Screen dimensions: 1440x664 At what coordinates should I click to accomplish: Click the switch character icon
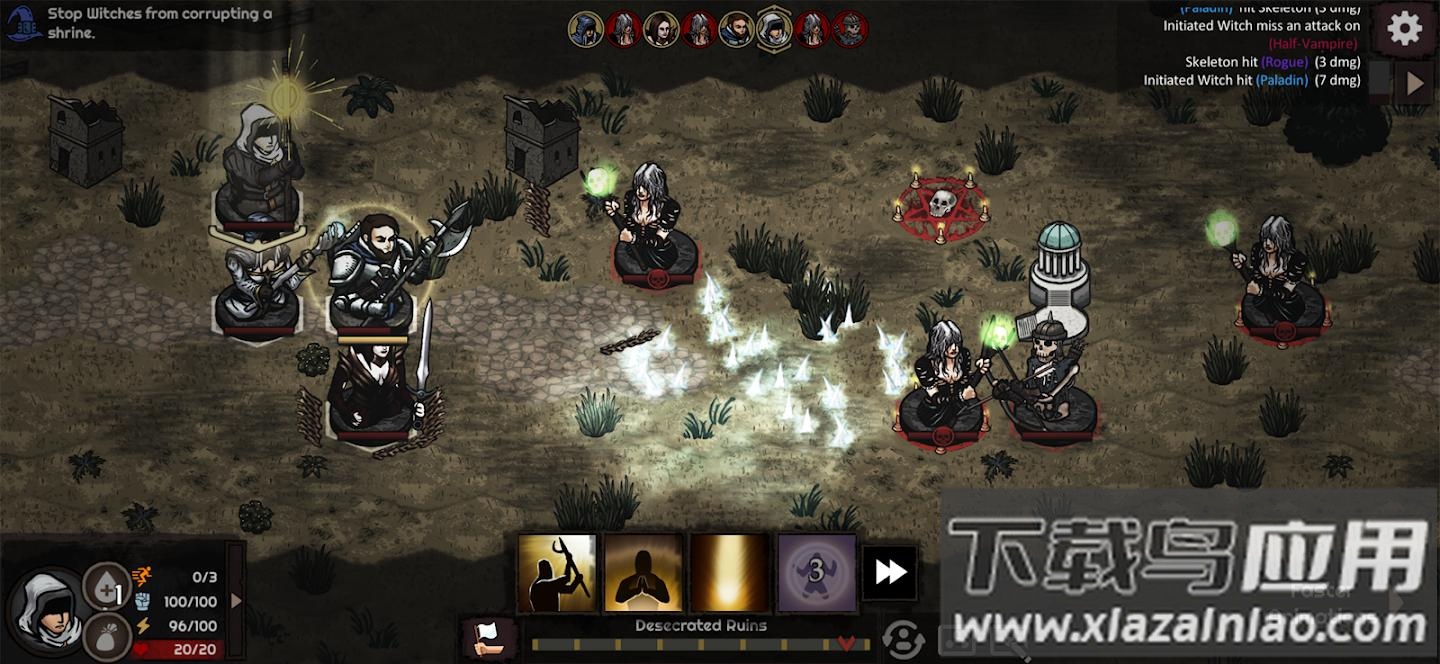pos(903,639)
